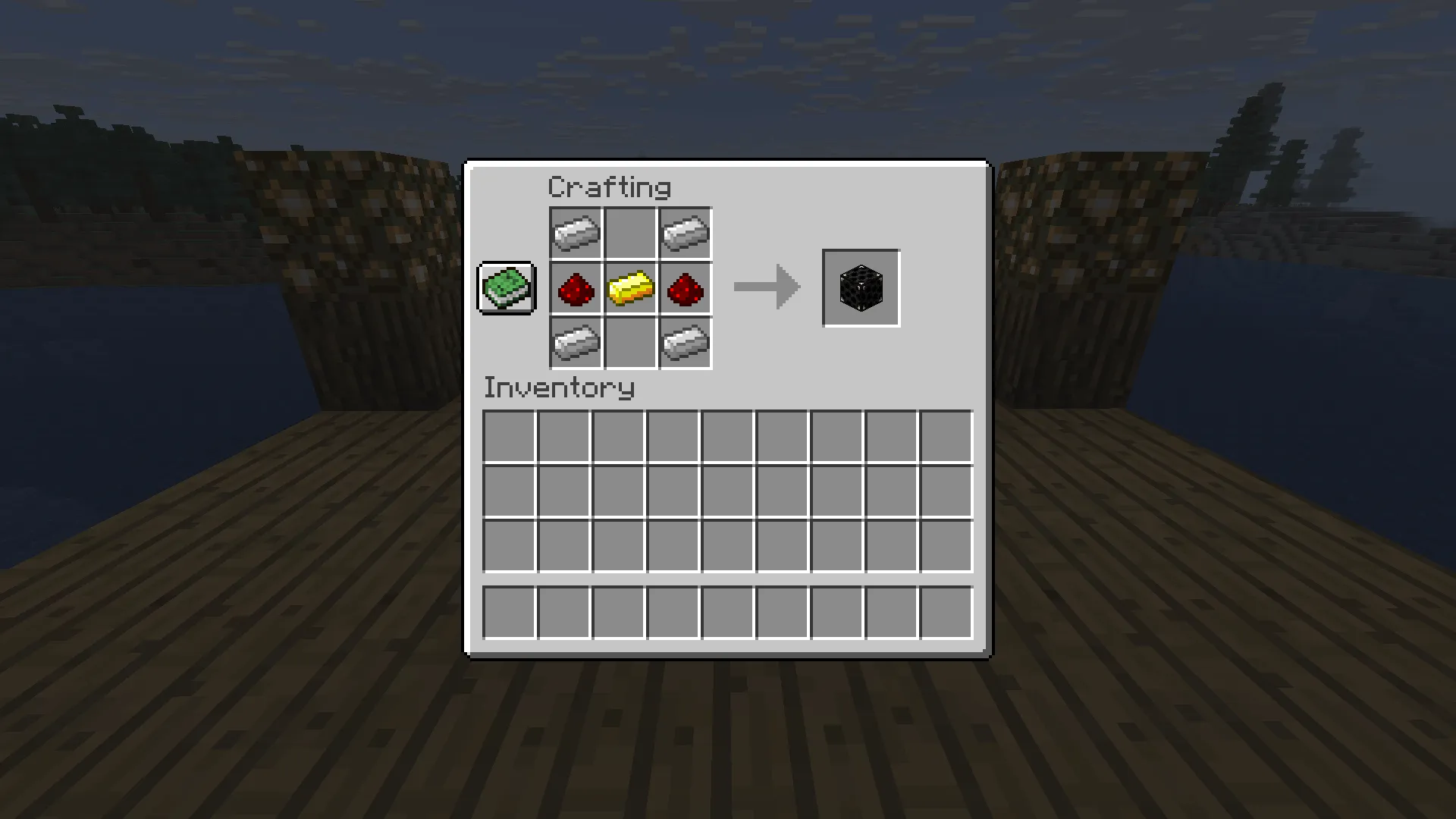Select the last slot in the hotbar row
This screenshot has width=1456, height=819.
tap(946, 611)
